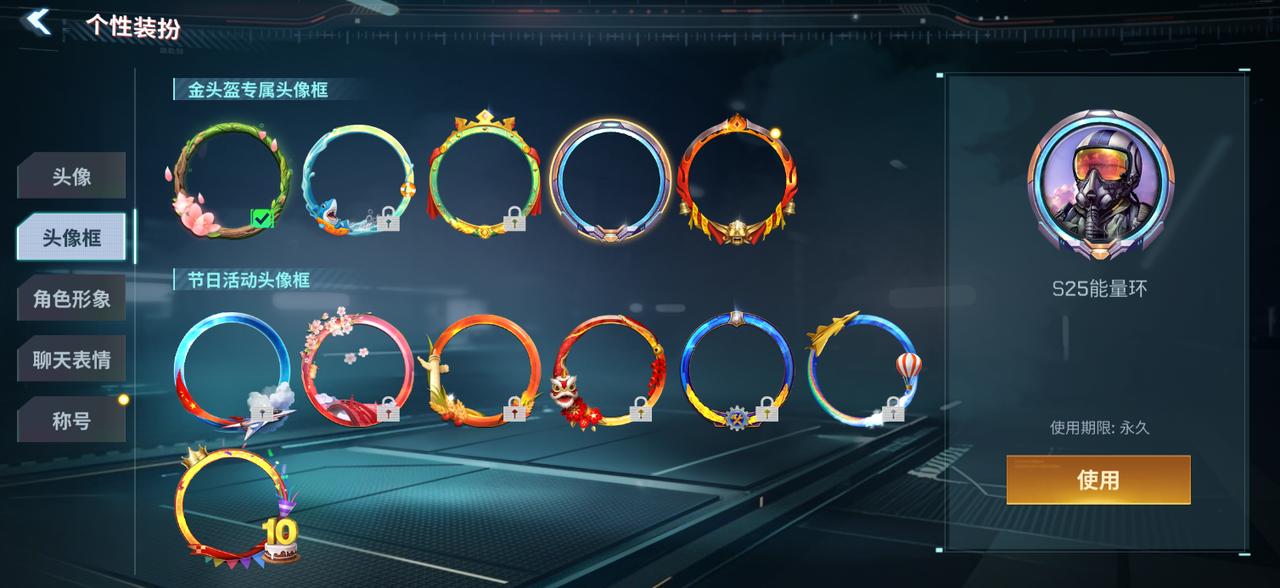
Task: Select the pink cherry blossom frame
Action: click(x=357, y=369)
